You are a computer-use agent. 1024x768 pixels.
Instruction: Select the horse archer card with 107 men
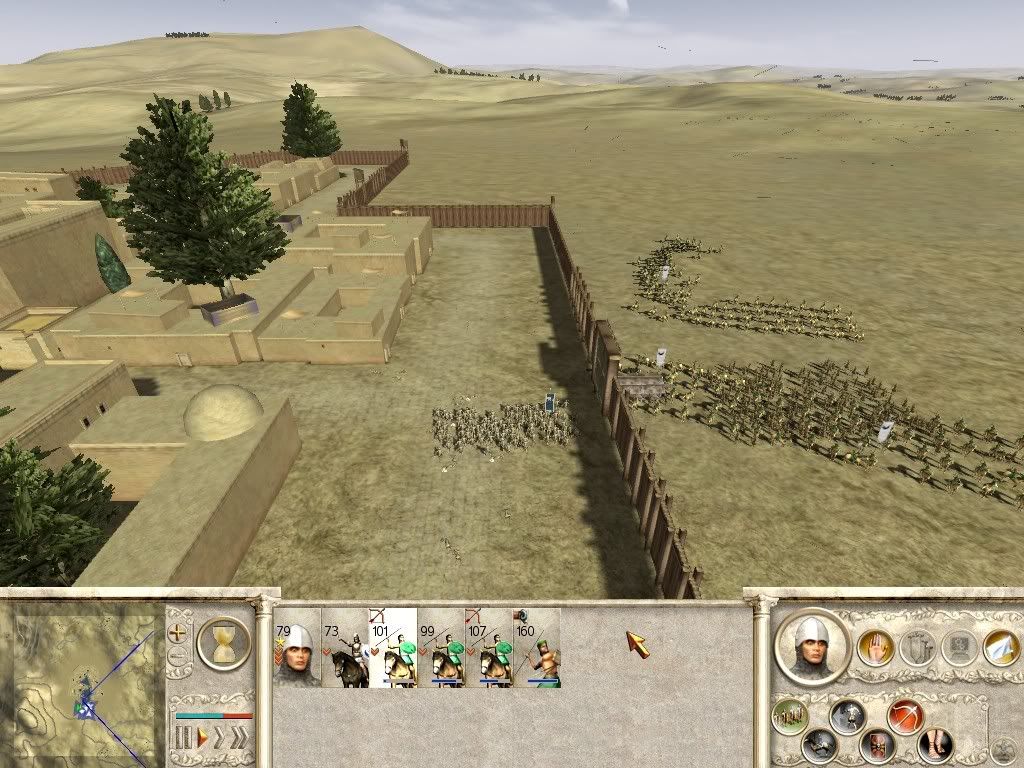coord(489,648)
